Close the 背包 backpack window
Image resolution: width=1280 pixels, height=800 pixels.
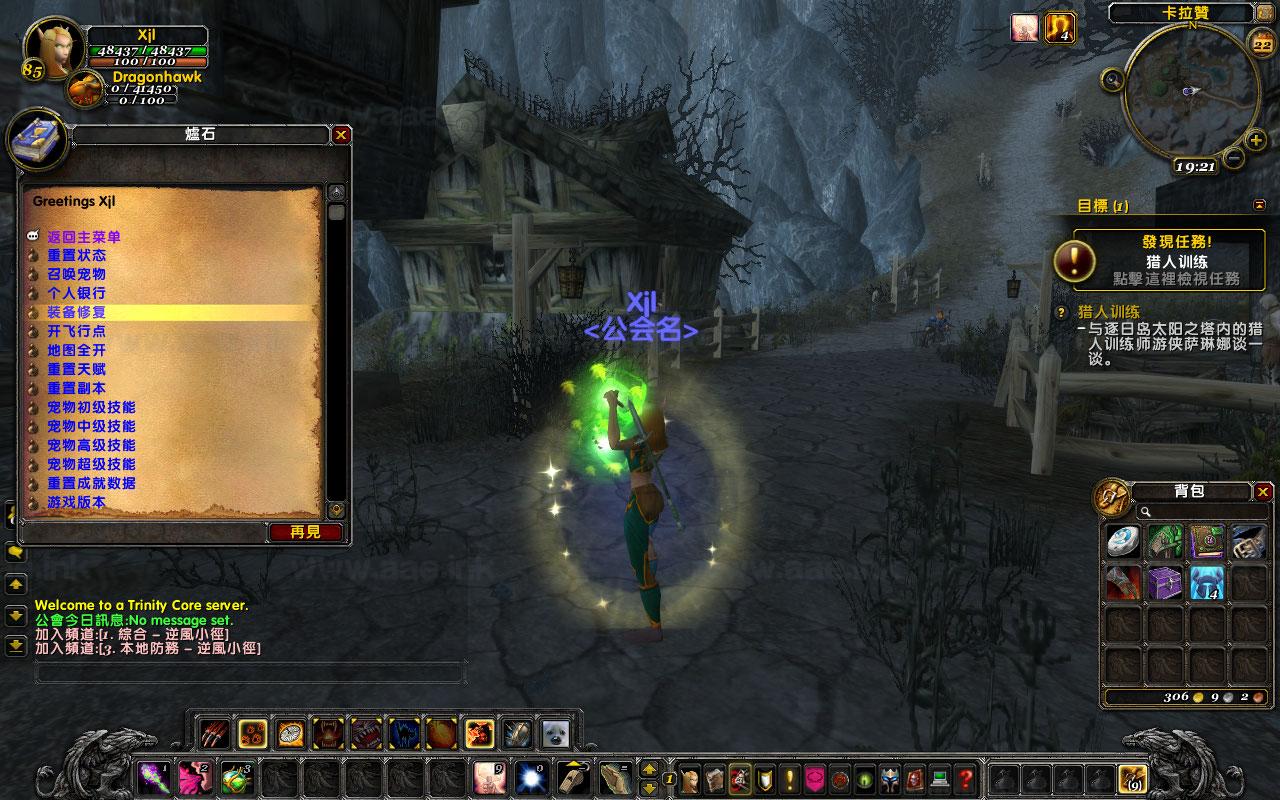[x=1263, y=491]
